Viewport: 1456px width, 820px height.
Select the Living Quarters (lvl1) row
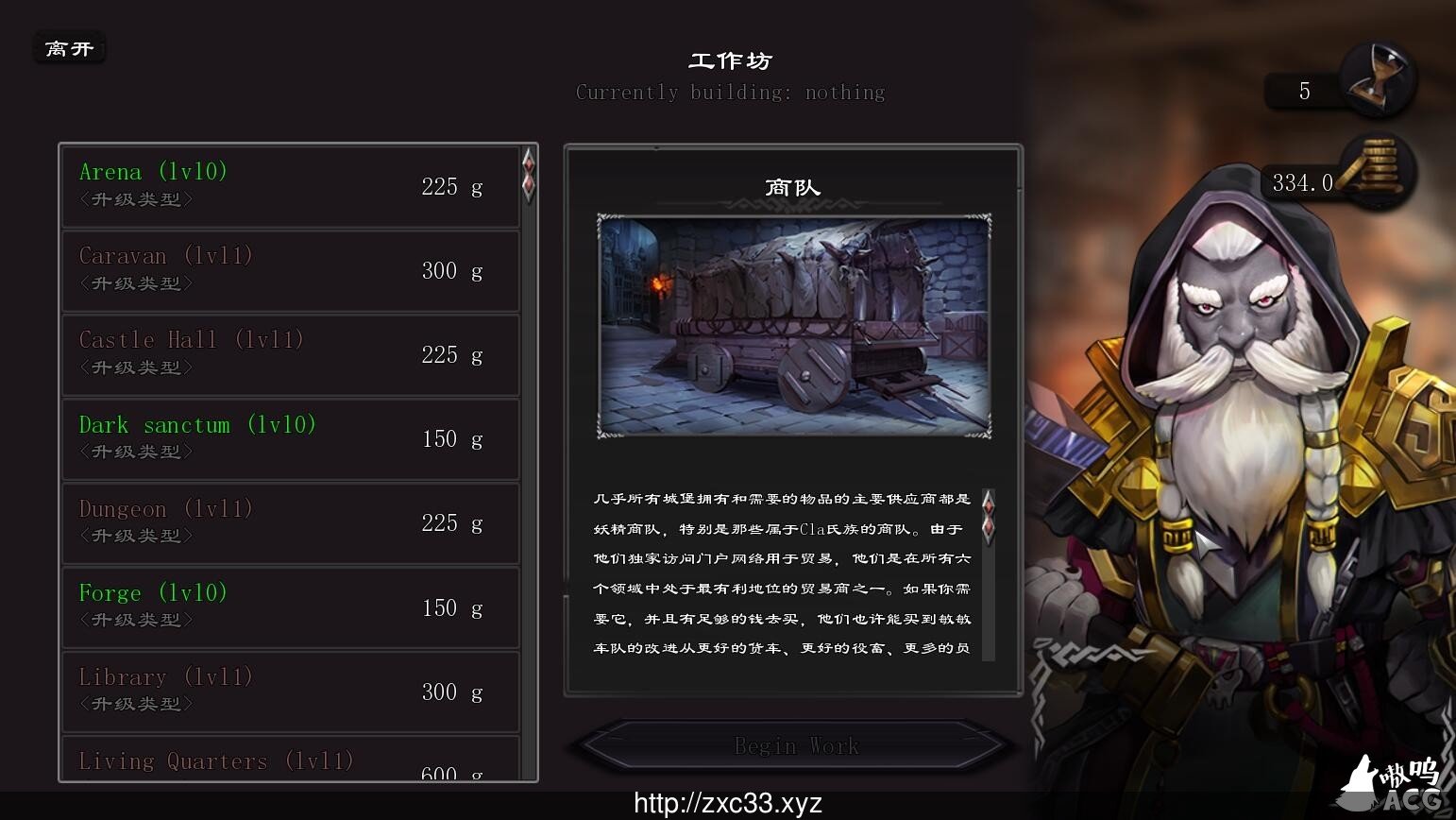coord(291,761)
